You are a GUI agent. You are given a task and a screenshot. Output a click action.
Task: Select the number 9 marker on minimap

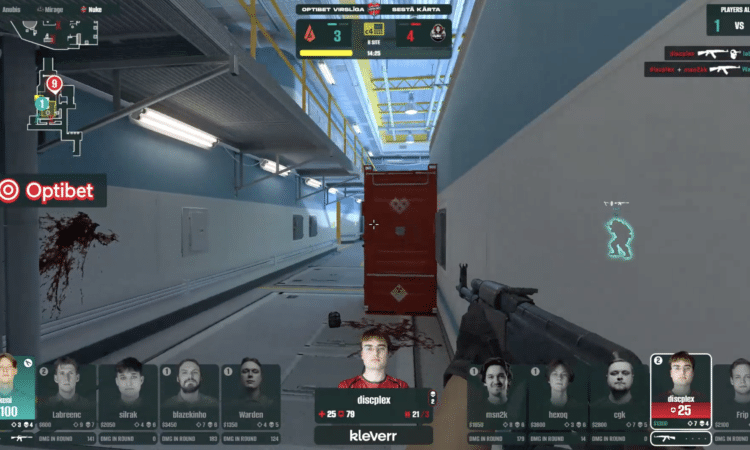point(54,83)
